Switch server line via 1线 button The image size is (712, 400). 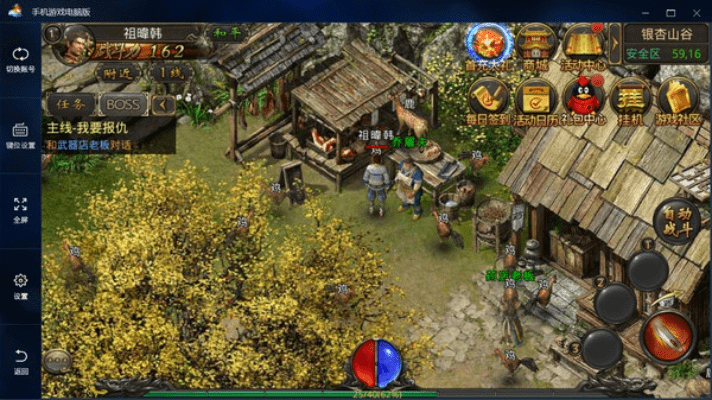click(x=172, y=73)
